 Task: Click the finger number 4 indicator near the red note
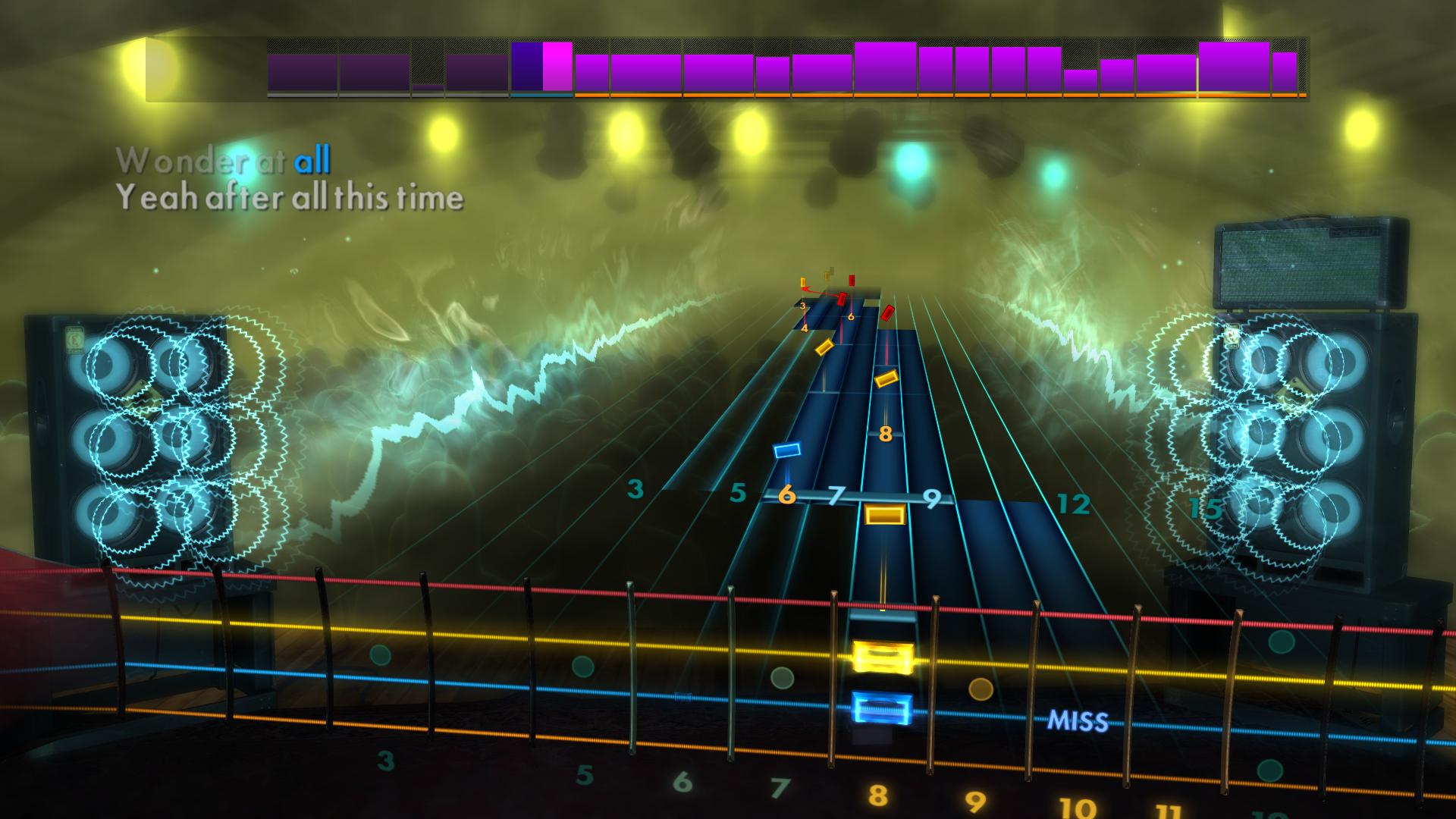(x=805, y=328)
